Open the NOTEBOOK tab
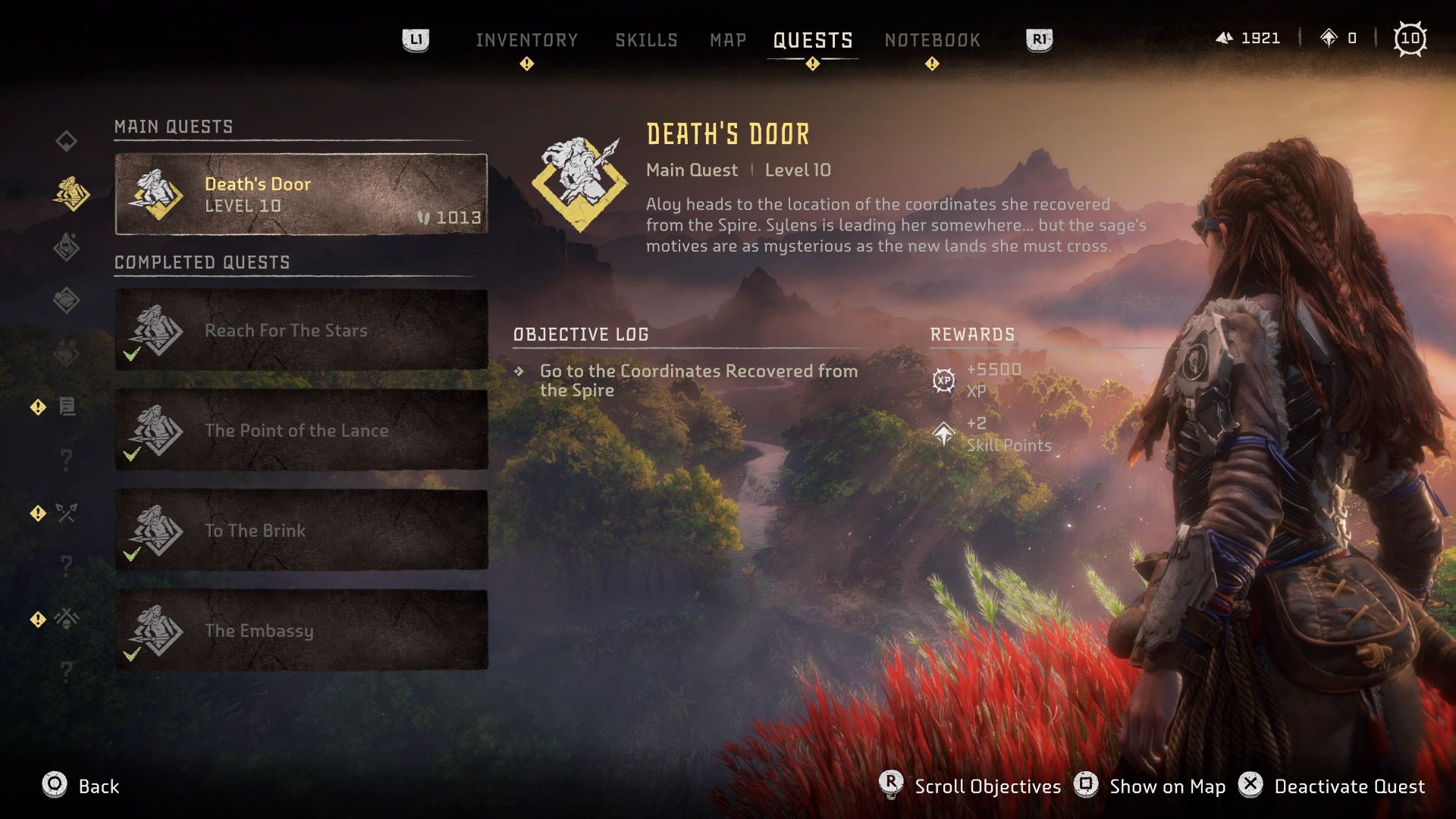Viewport: 1456px width, 819px height. click(x=932, y=39)
